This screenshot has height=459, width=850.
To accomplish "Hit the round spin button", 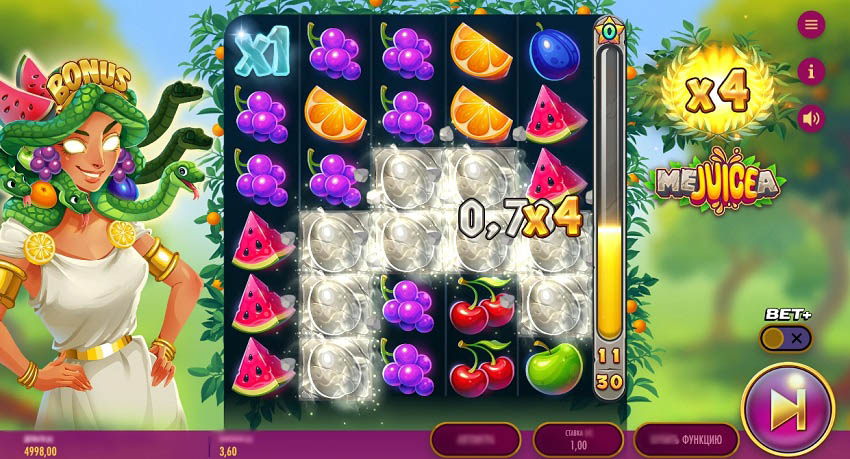I will [788, 409].
